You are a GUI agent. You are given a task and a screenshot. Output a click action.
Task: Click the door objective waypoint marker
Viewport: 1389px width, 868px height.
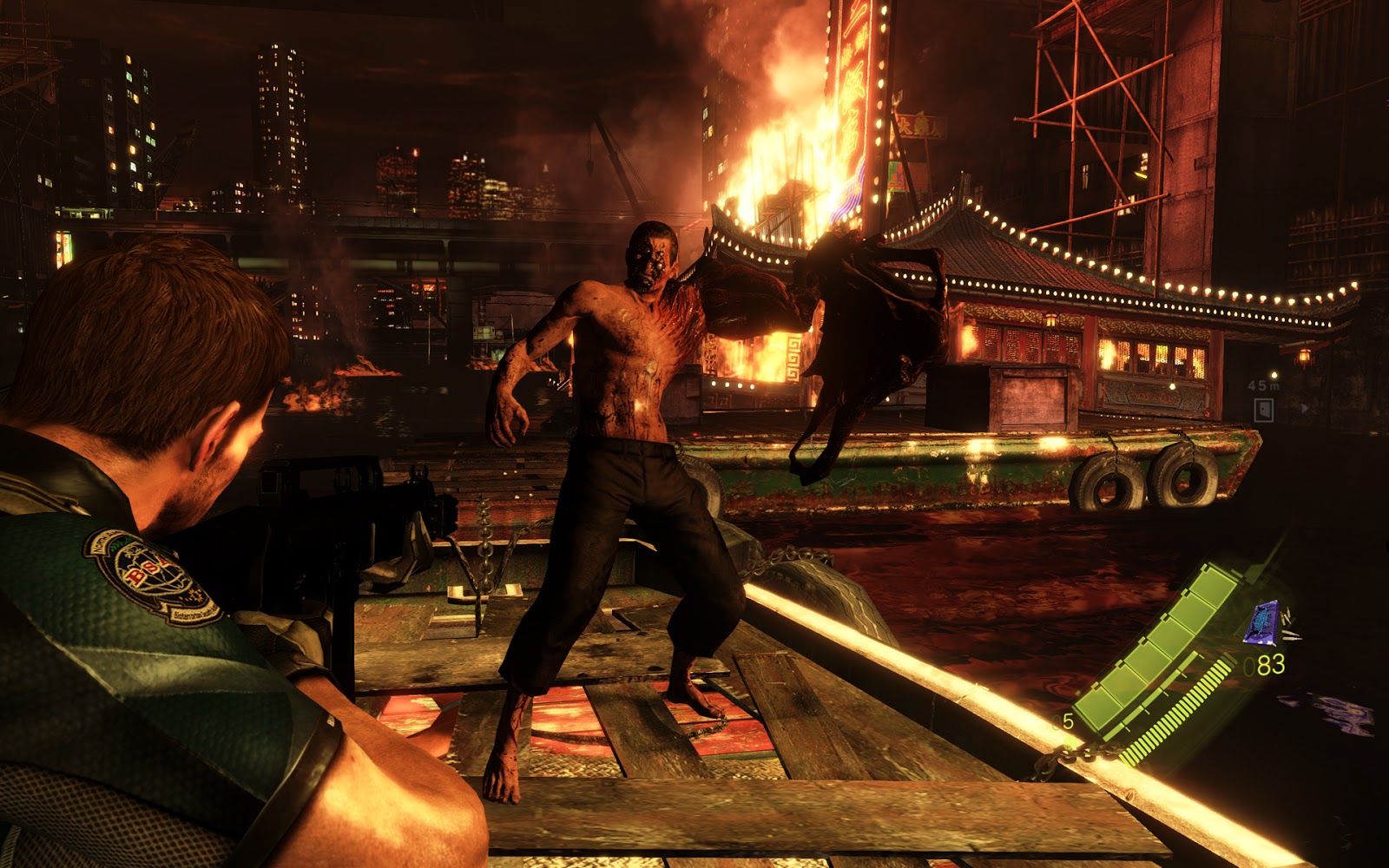click(1263, 409)
